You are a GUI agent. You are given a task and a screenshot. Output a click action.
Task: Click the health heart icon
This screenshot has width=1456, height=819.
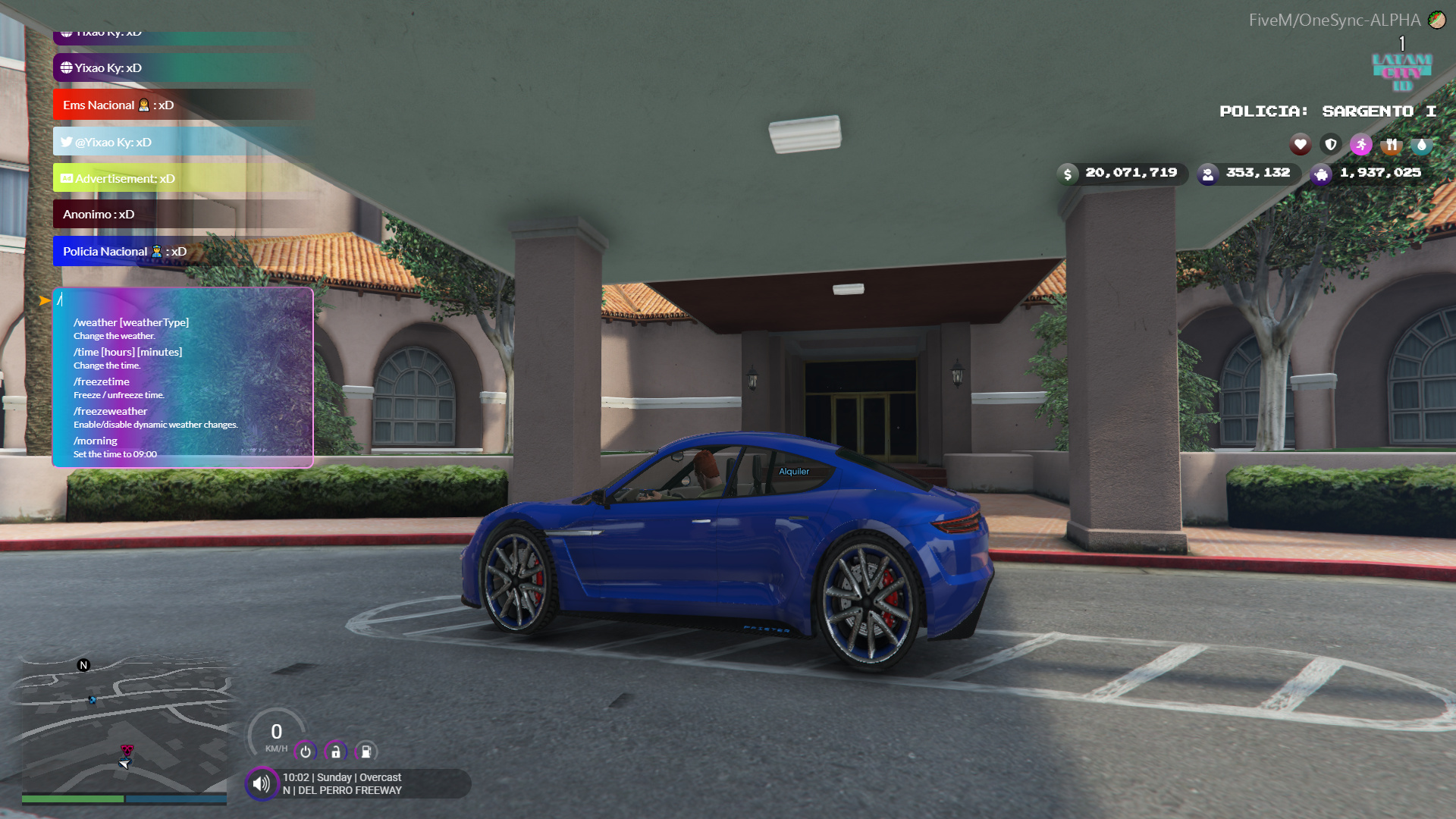point(1300,144)
